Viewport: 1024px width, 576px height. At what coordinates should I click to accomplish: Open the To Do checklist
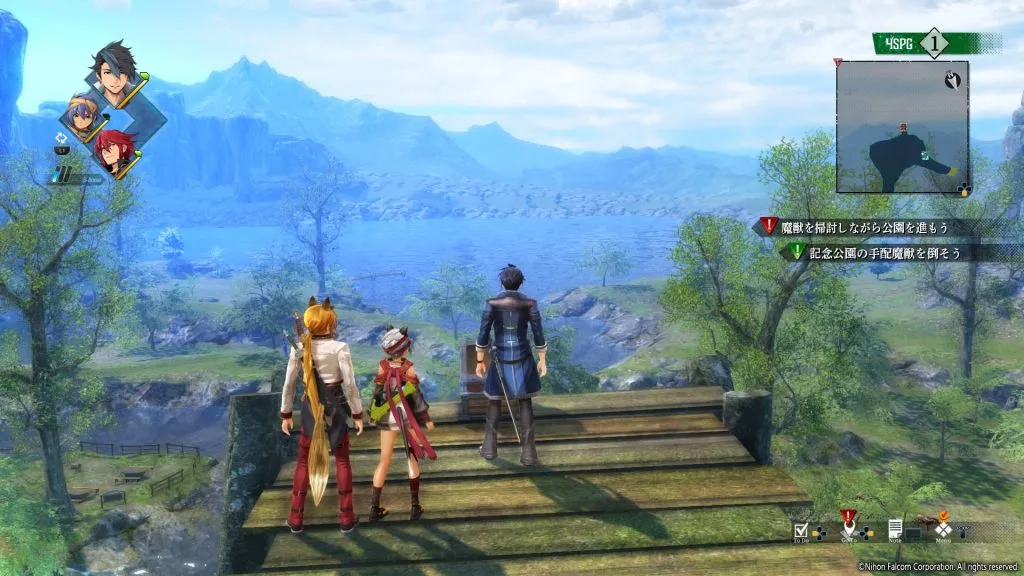(x=802, y=529)
